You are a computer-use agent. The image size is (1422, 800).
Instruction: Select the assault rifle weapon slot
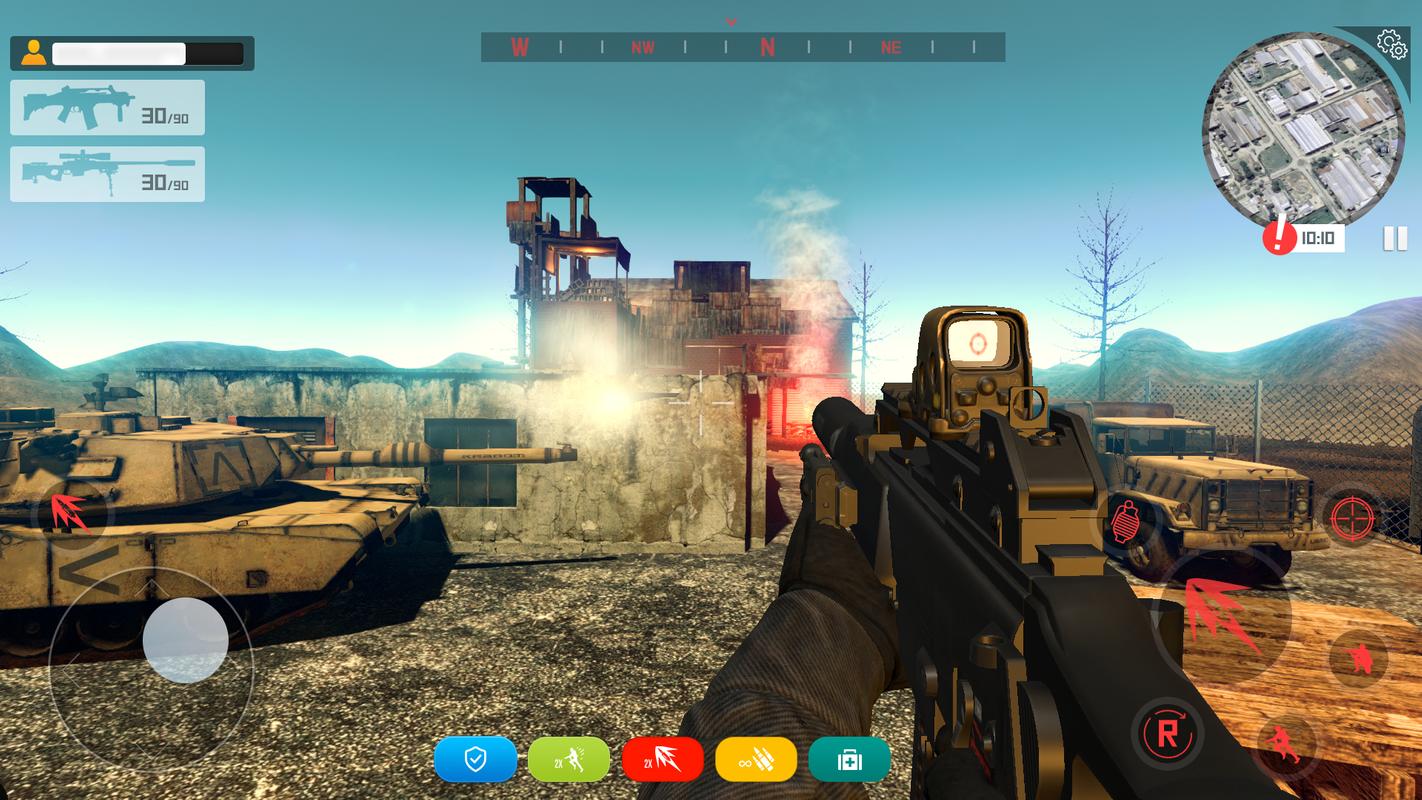(x=107, y=108)
